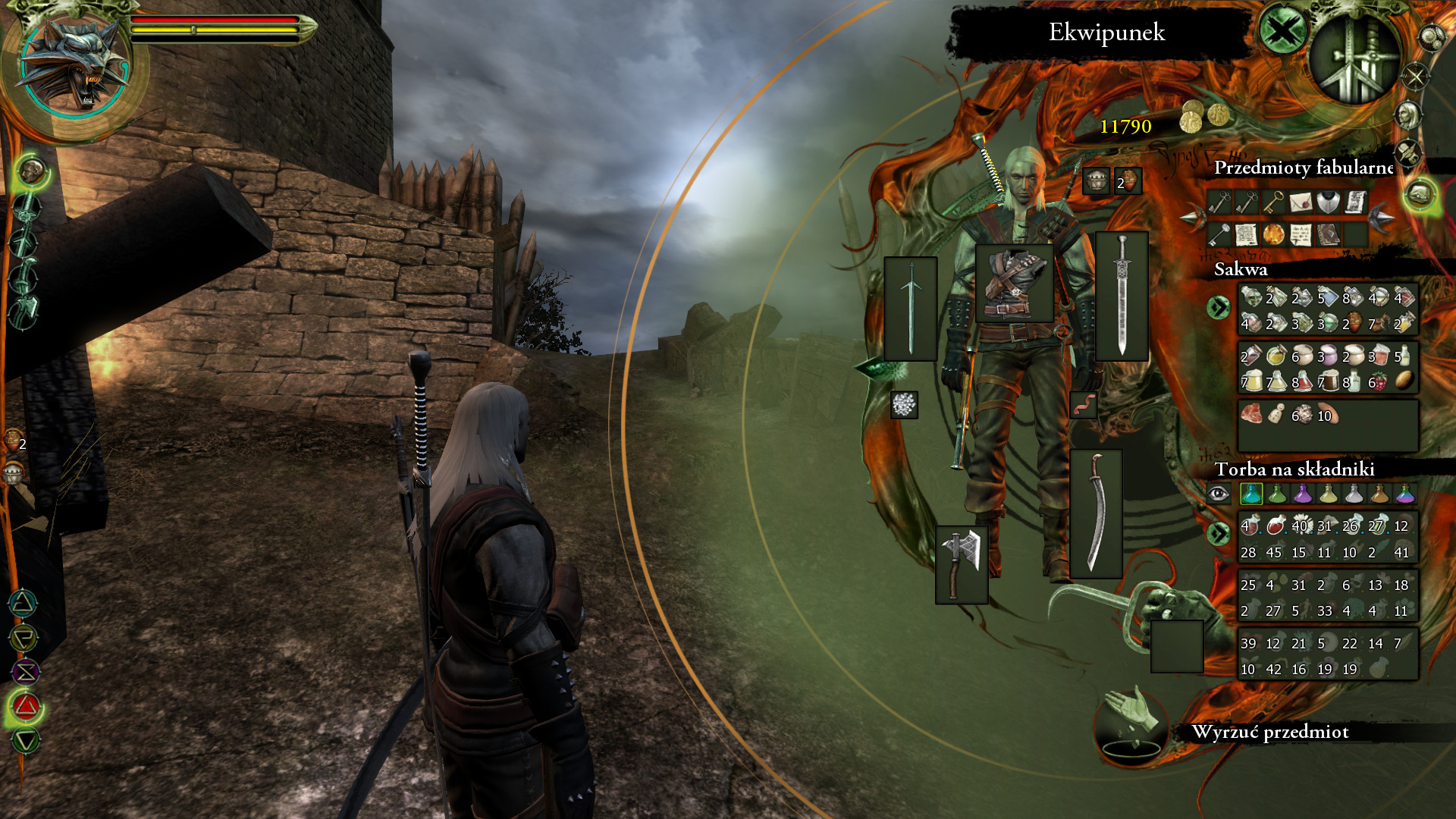Open the character portrait tab

tap(1408, 115)
